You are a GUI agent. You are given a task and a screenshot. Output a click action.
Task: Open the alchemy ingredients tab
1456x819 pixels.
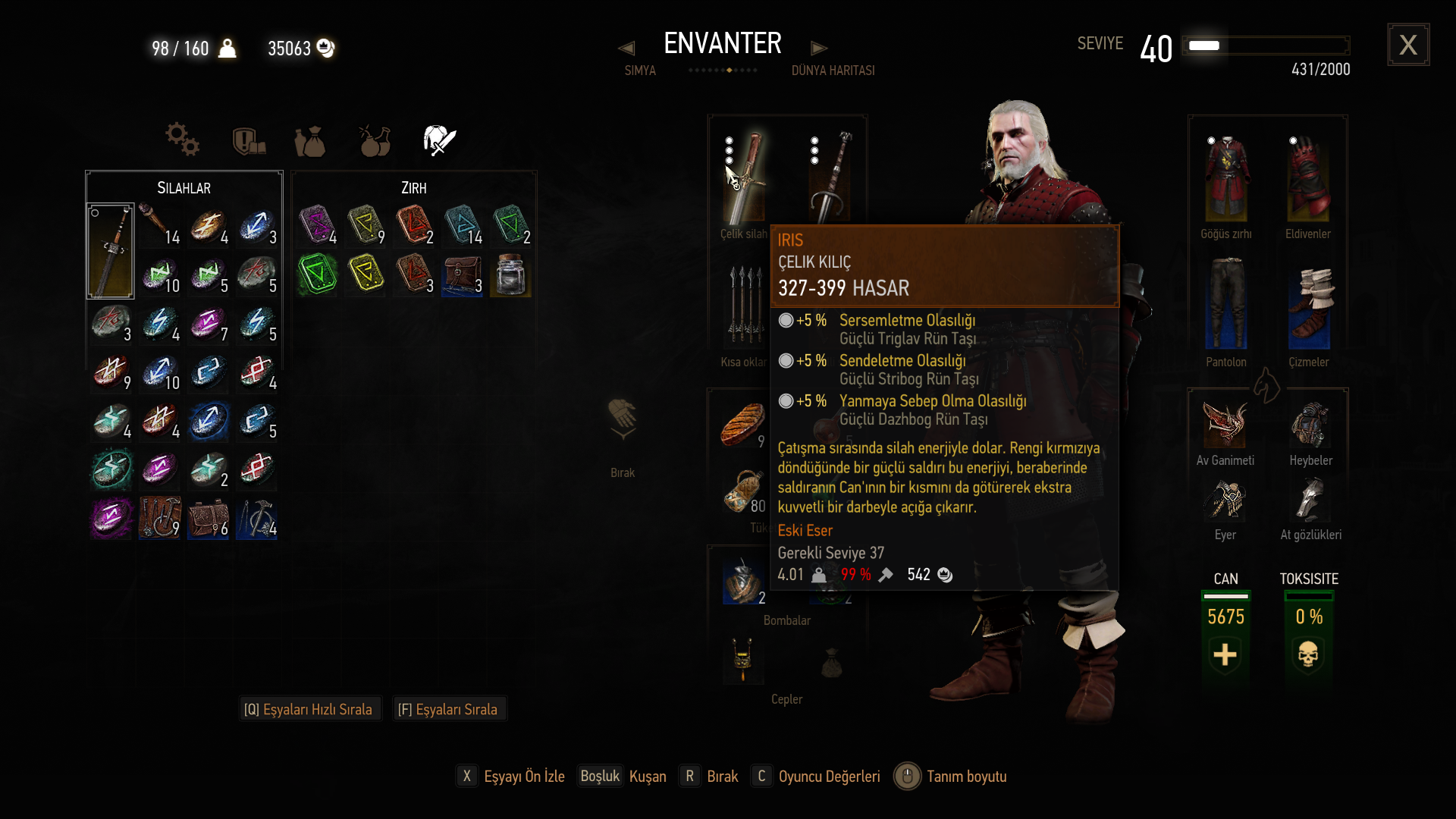(x=375, y=140)
